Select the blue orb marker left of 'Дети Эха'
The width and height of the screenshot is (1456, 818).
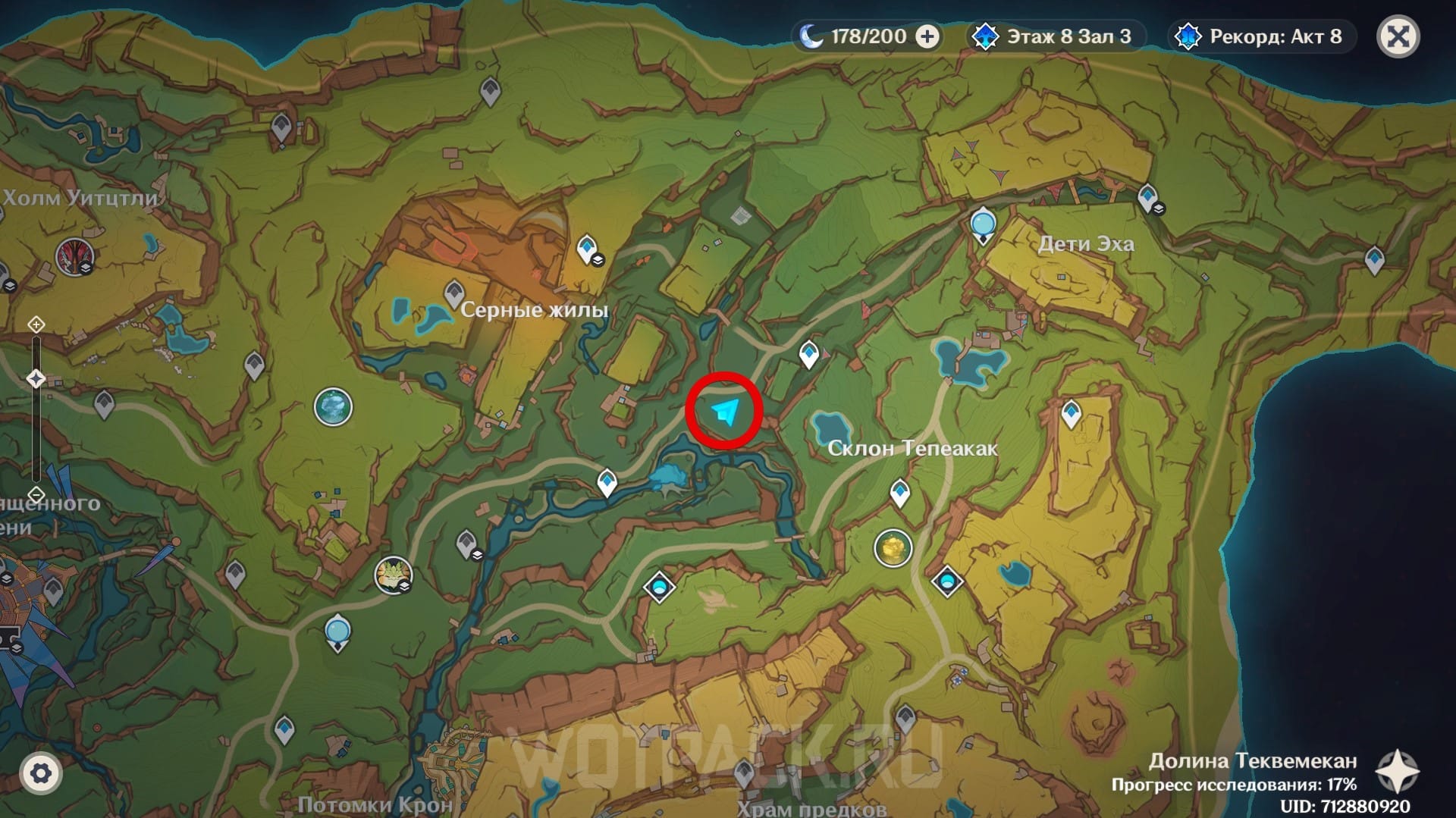[x=984, y=225]
